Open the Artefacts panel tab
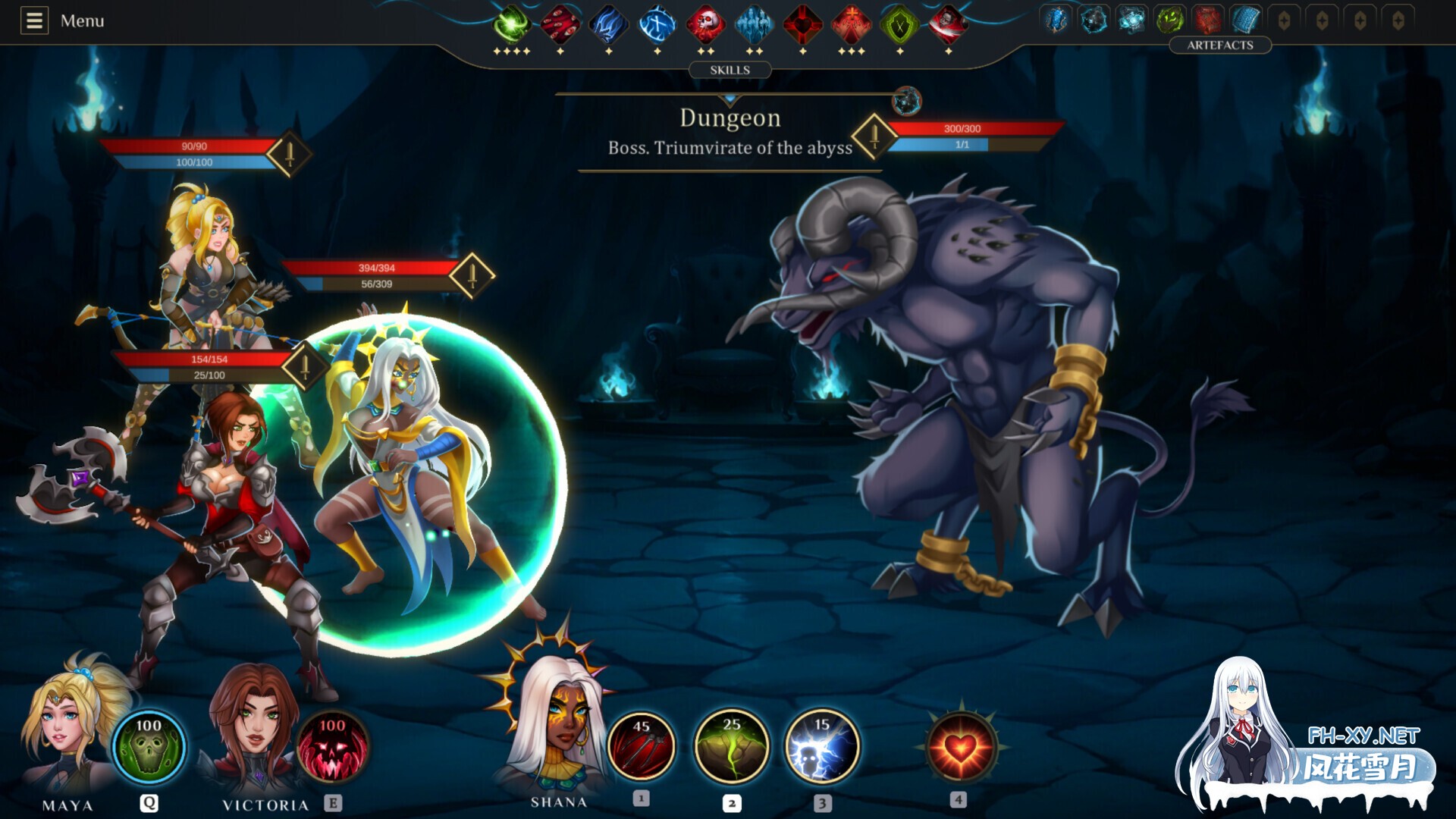The image size is (1456, 819). [1219, 45]
